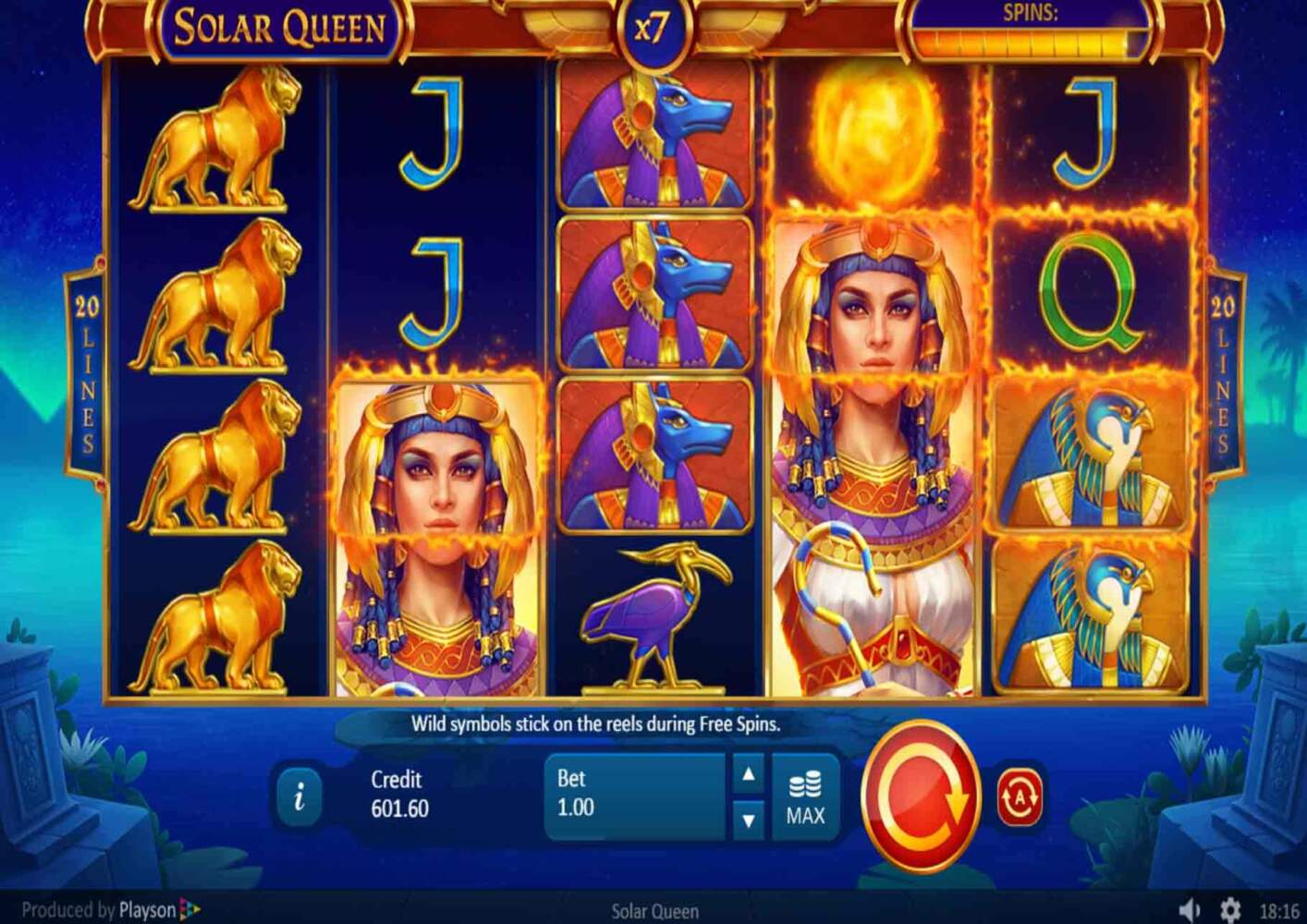This screenshot has width=1307, height=924.
Task: Increase the bet amount
Action: click(x=749, y=774)
